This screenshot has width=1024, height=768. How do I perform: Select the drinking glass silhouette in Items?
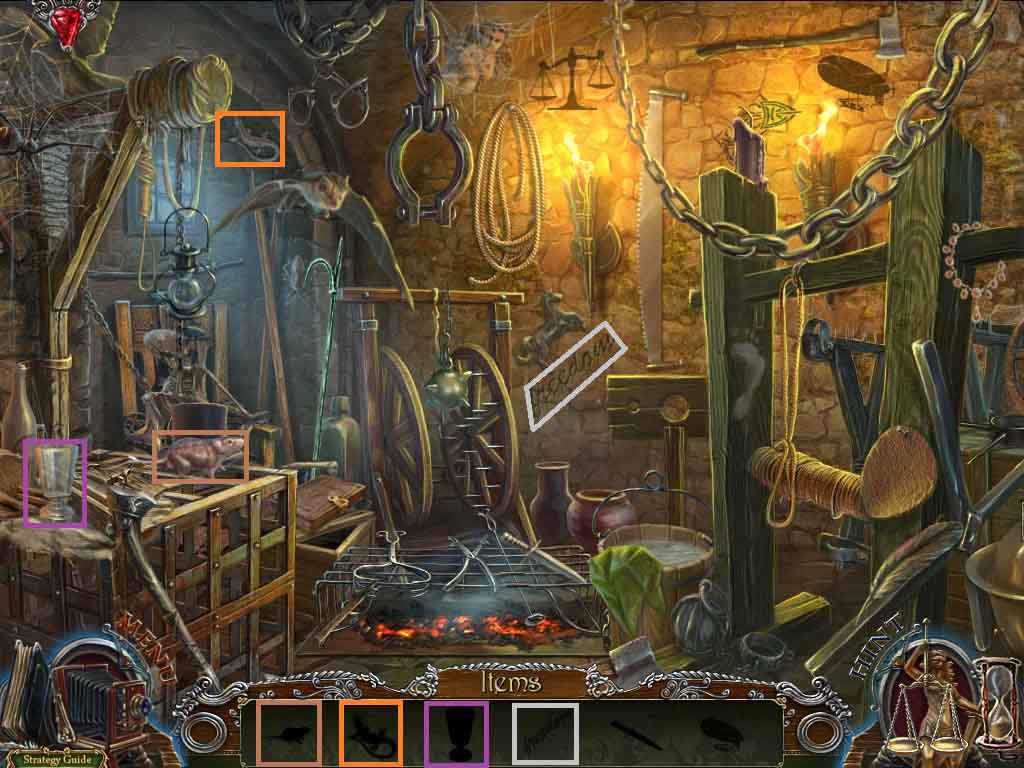point(456,733)
